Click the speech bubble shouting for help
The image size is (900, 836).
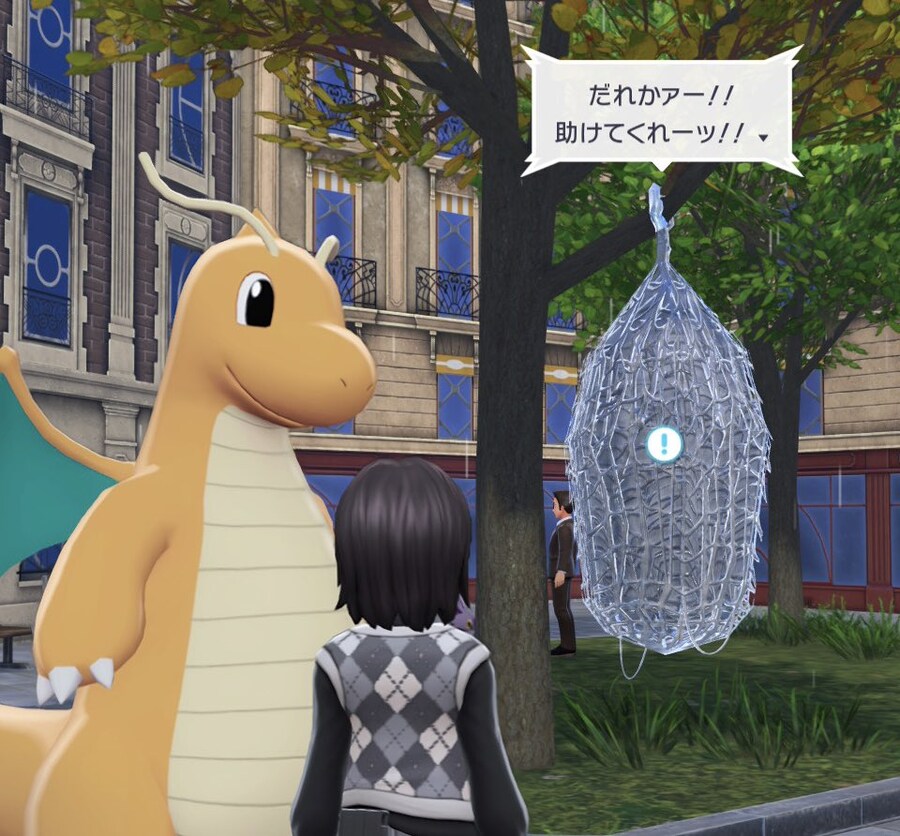(x=660, y=110)
